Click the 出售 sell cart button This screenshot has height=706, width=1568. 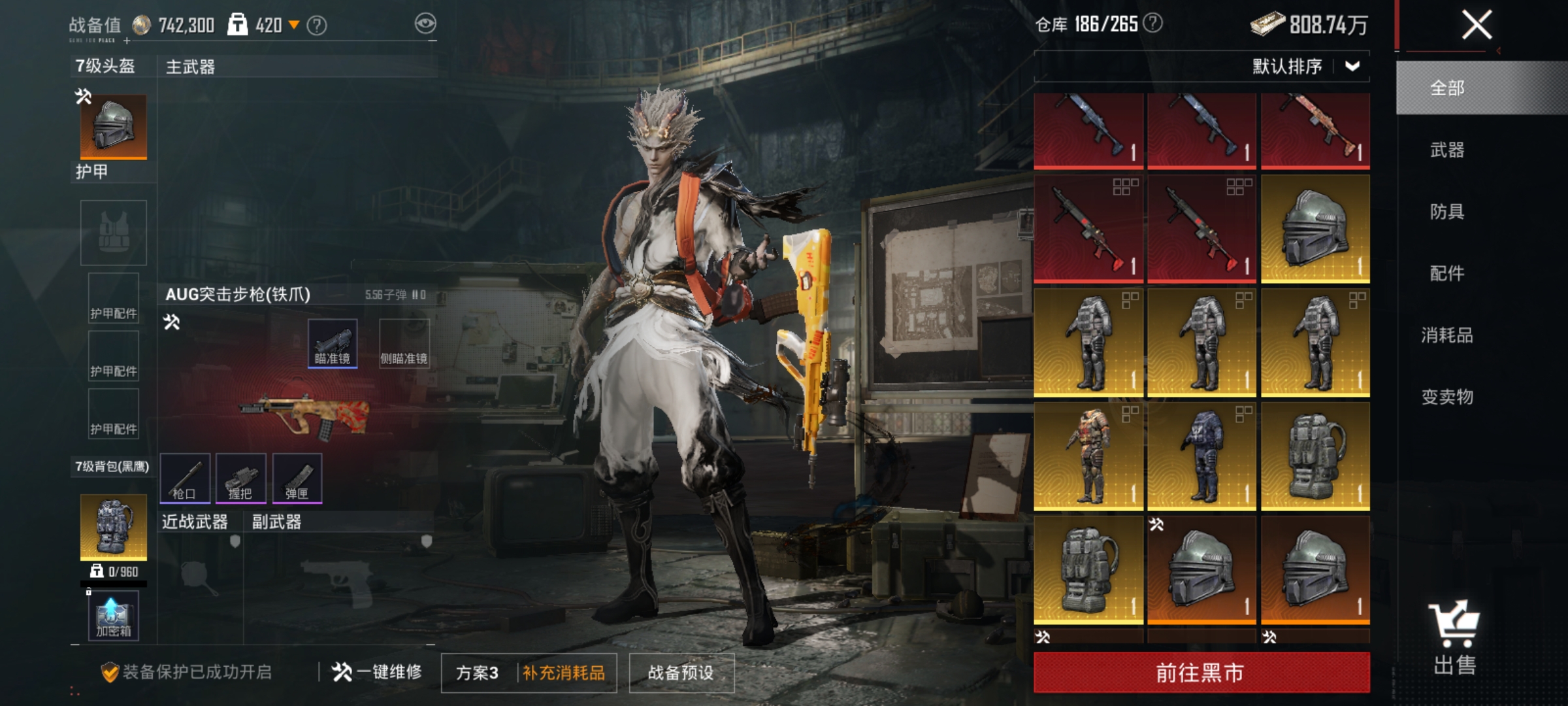[x=1454, y=637]
